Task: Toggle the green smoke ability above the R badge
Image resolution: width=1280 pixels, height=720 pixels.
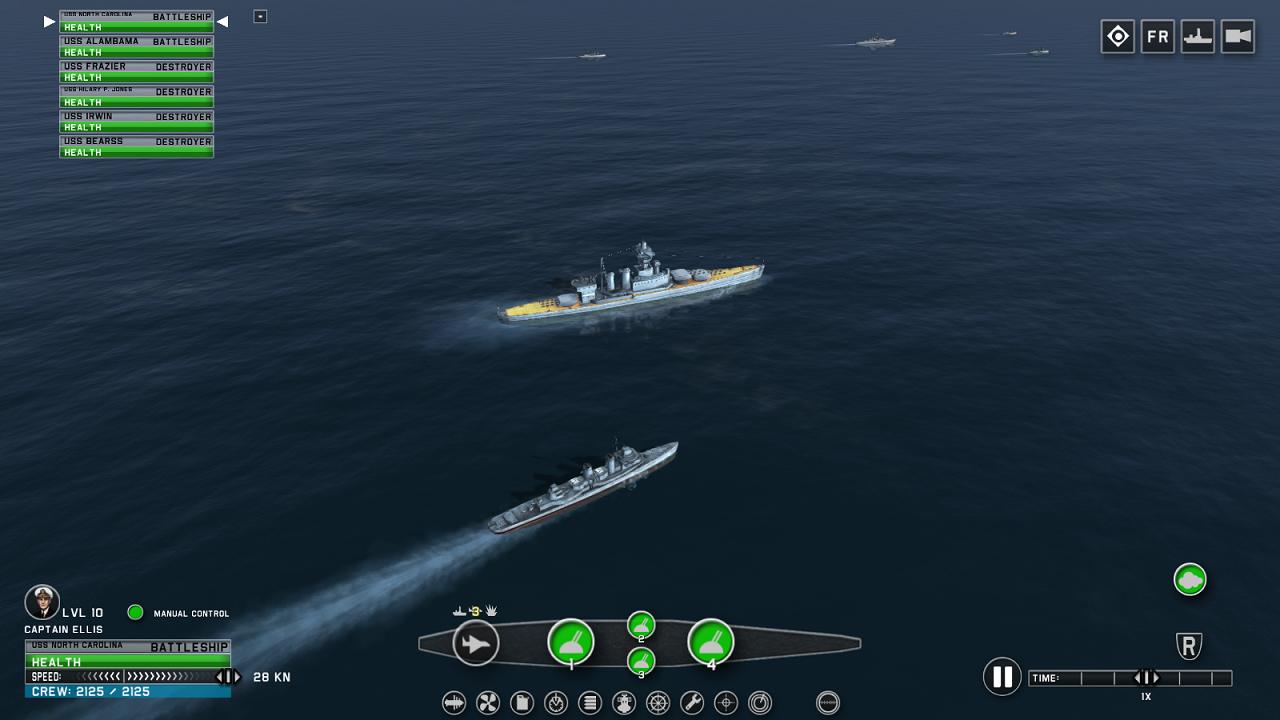Action: click(1189, 579)
